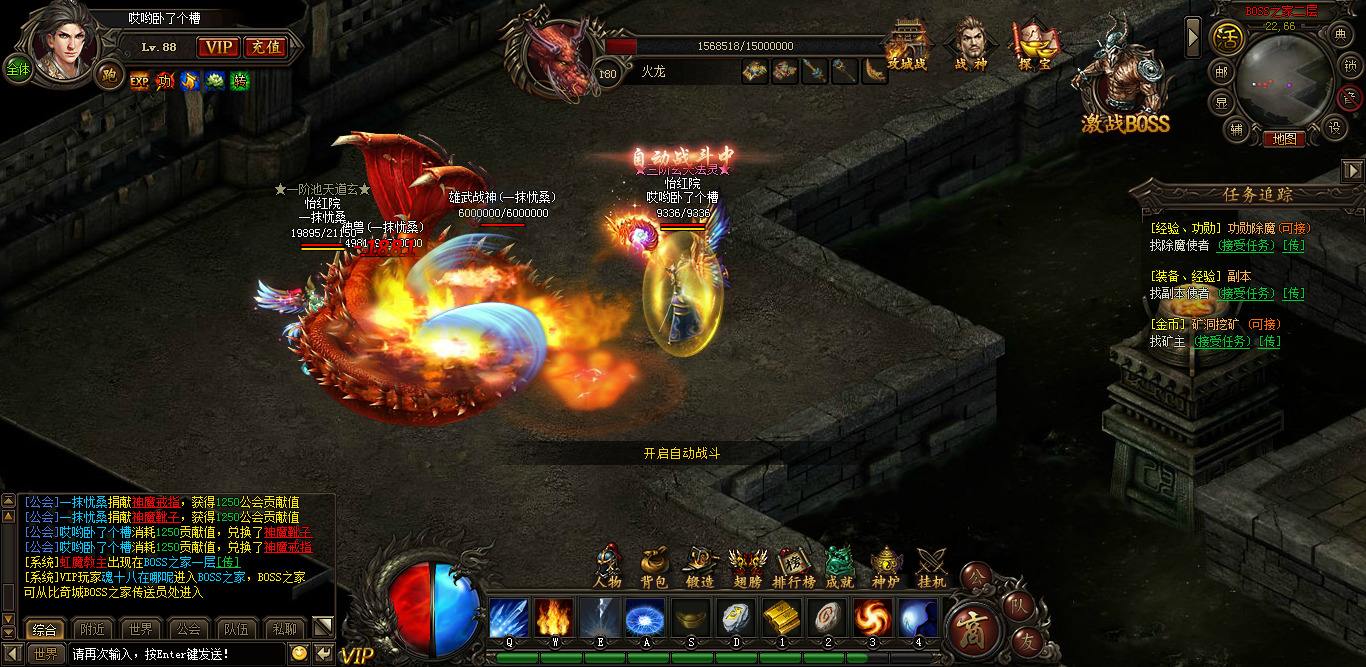The height and width of the screenshot is (667, 1366).
Task: Activate the fire wall skill on W
Action: pos(554,618)
